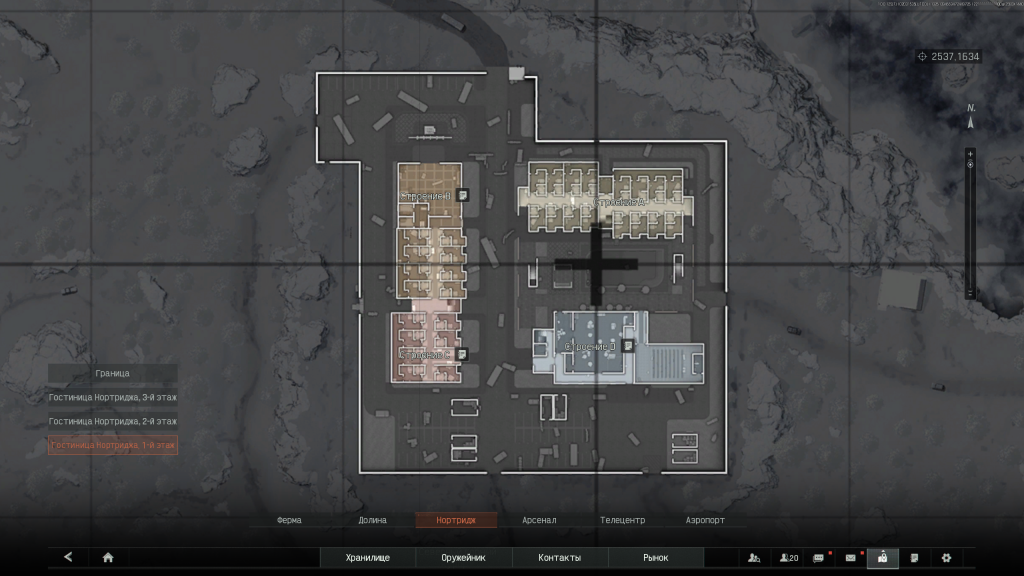1024x576 pixels.
Task: Open the Хранилище menu
Action: [x=367, y=558]
